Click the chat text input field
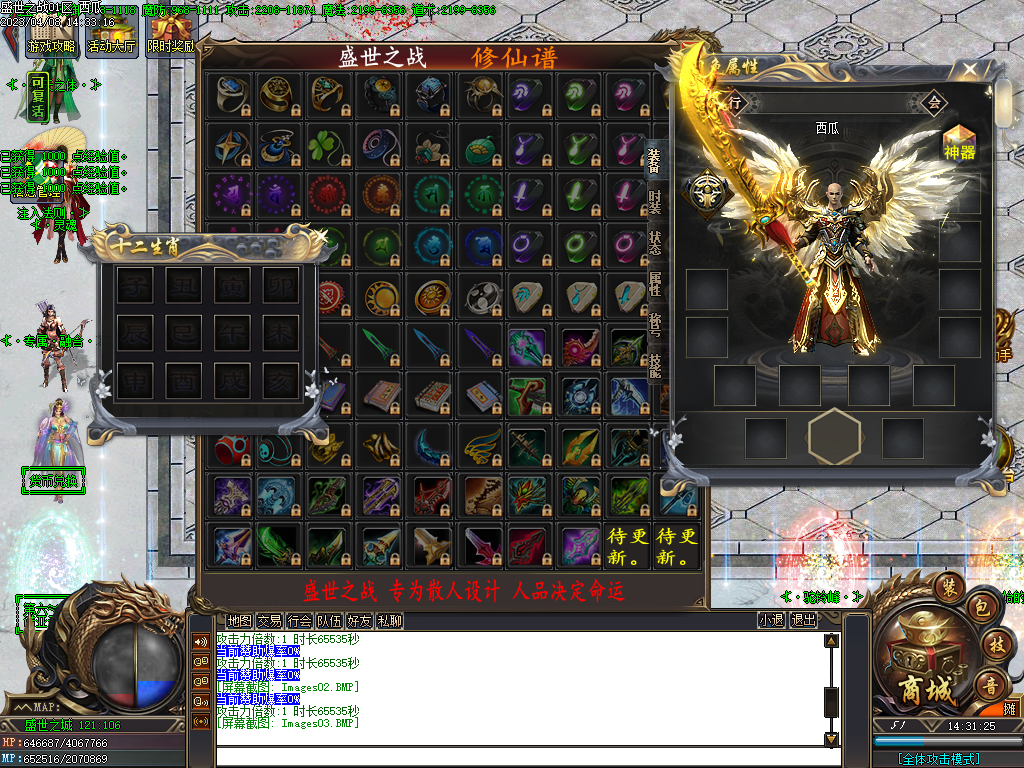 point(520,756)
